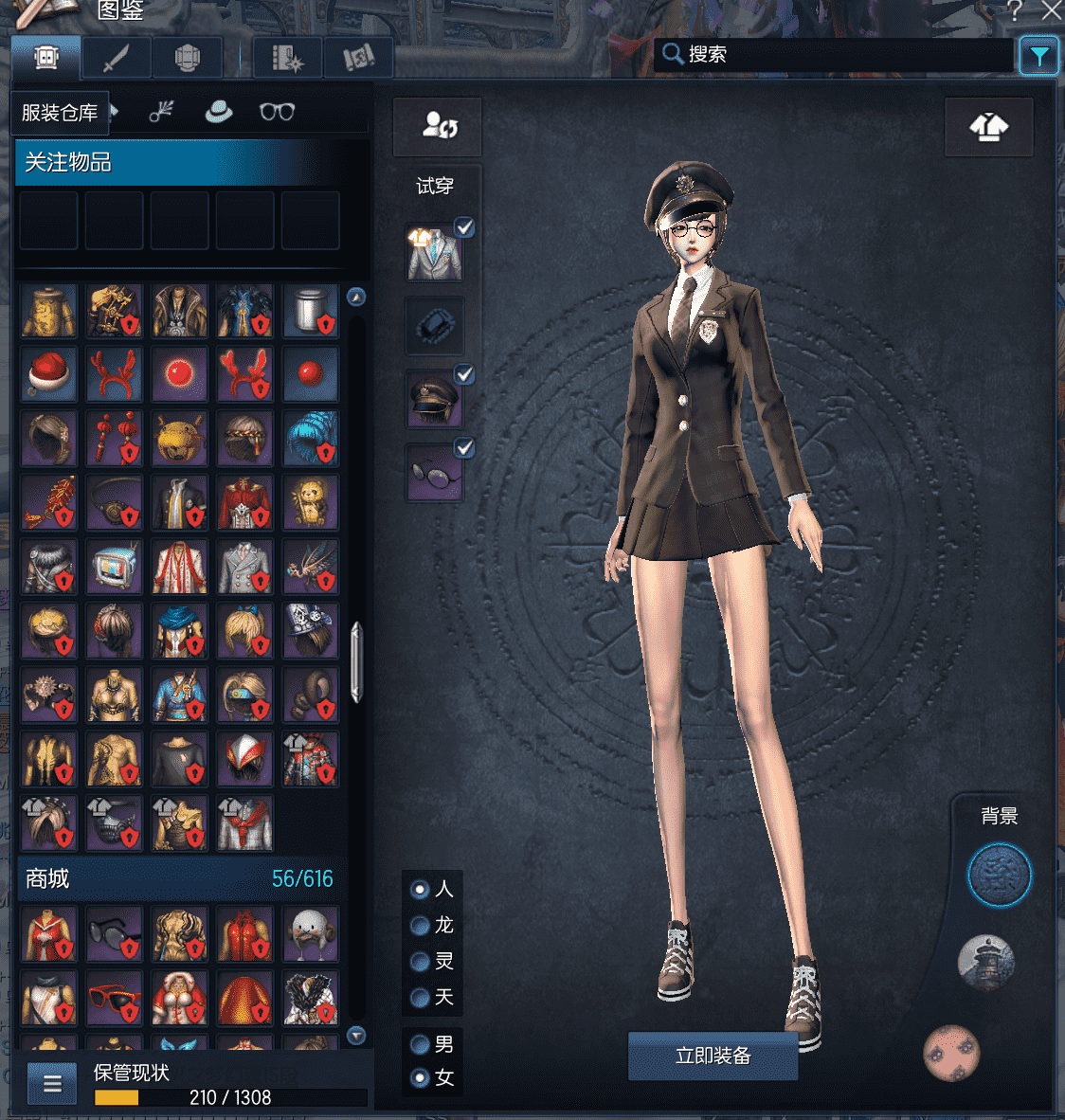The height and width of the screenshot is (1120, 1065).
Task: Select the 人 race option
Action: click(x=421, y=889)
